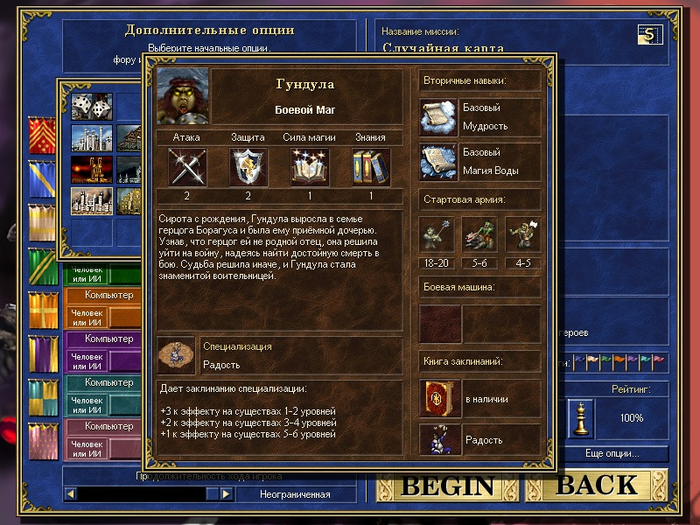Start the game with the BEGIN button
Viewport: 700px width, 525px height.
(447, 486)
